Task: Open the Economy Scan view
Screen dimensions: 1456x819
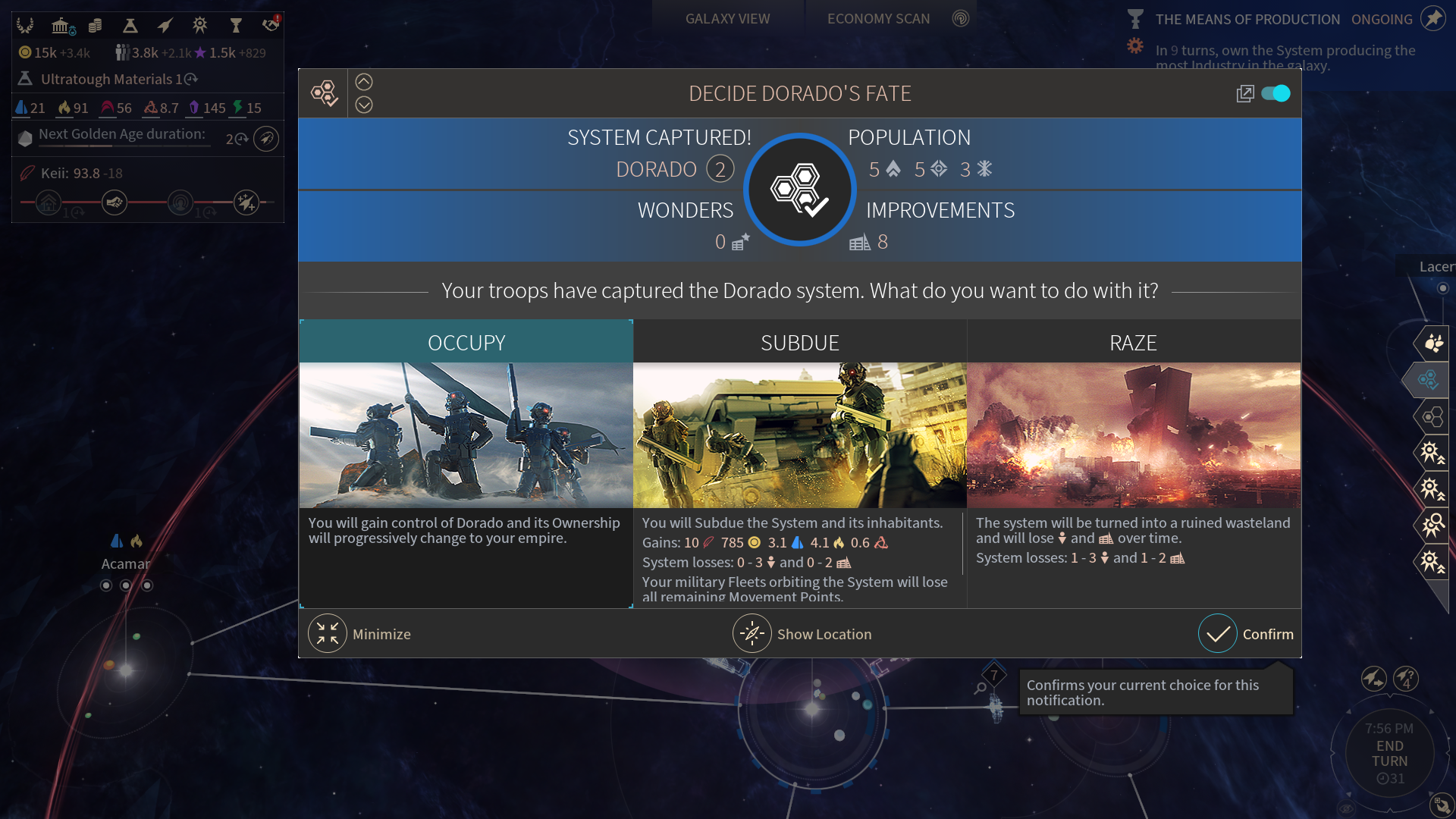Action: point(878,19)
